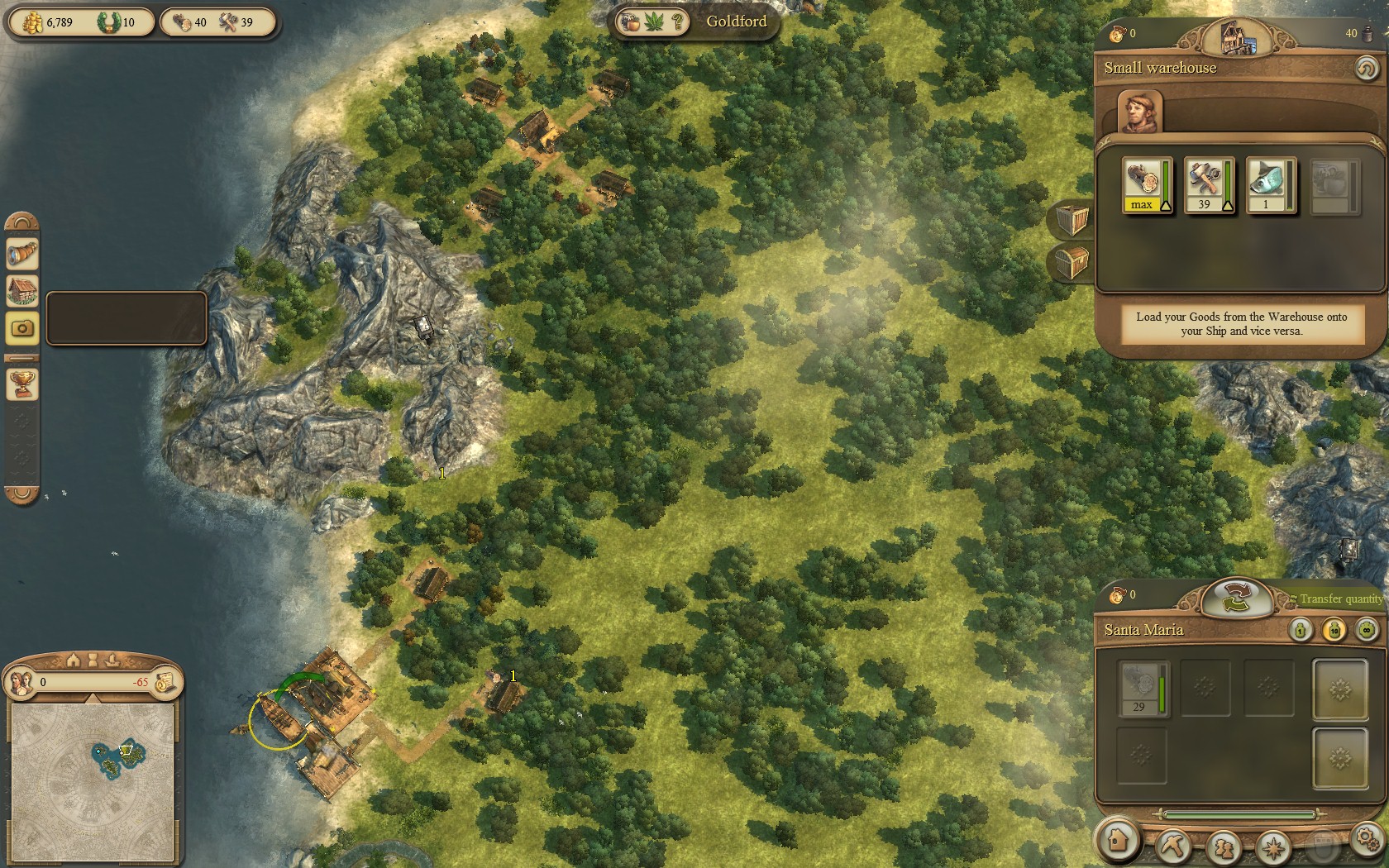Open the diplomacy menu with two figures
The image size is (1389, 868).
click(1223, 847)
